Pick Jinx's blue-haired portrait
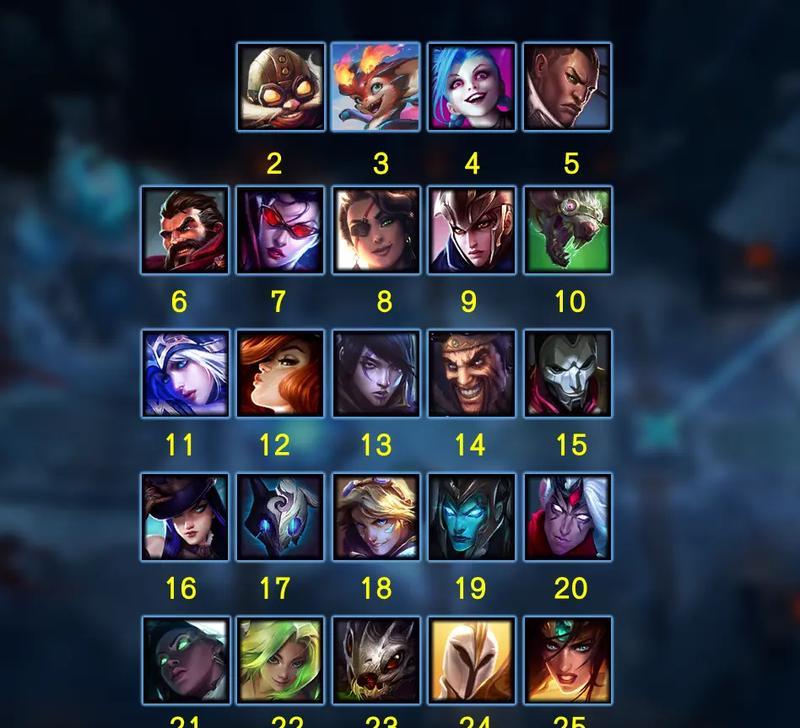800x728 pixels. click(x=471, y=87)
